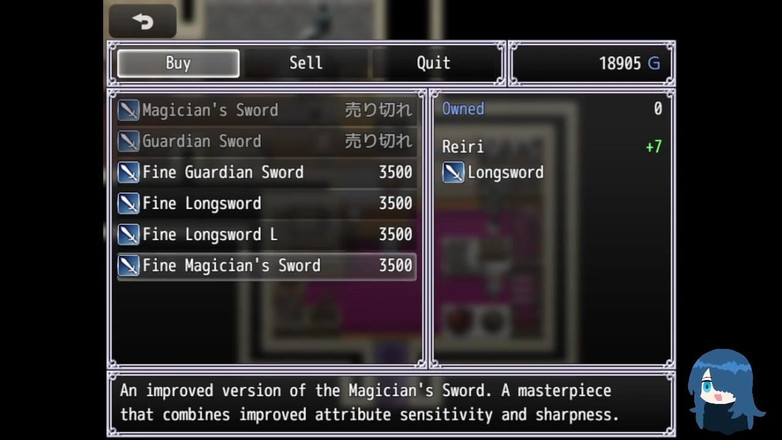Choose Quit to leave the shop
The image size is (782, 440).
(433, 63)
